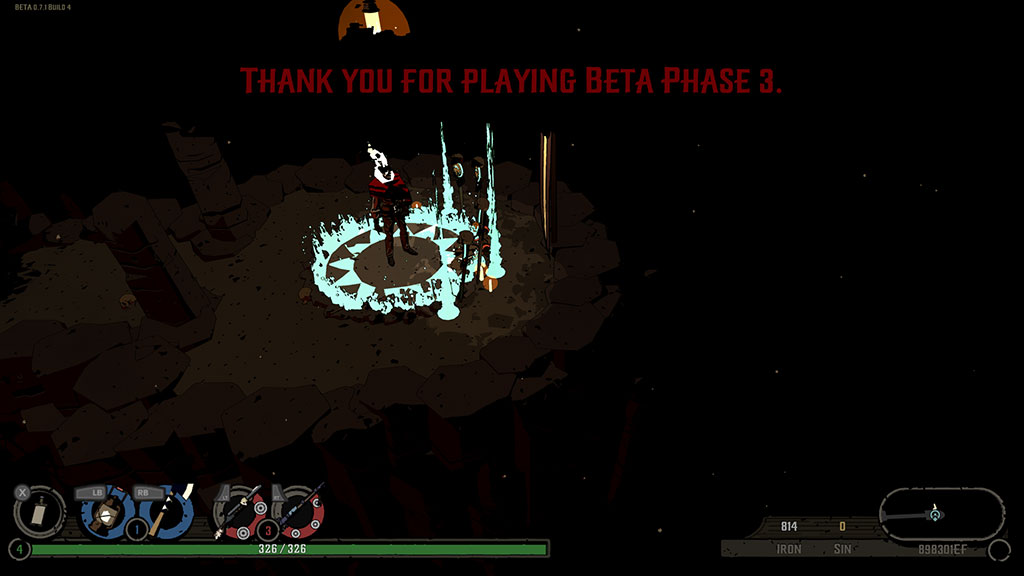Open the oval minimap
Viewport: 1024px width, 576px height.
pyautogui.click(x=941, y=514)
